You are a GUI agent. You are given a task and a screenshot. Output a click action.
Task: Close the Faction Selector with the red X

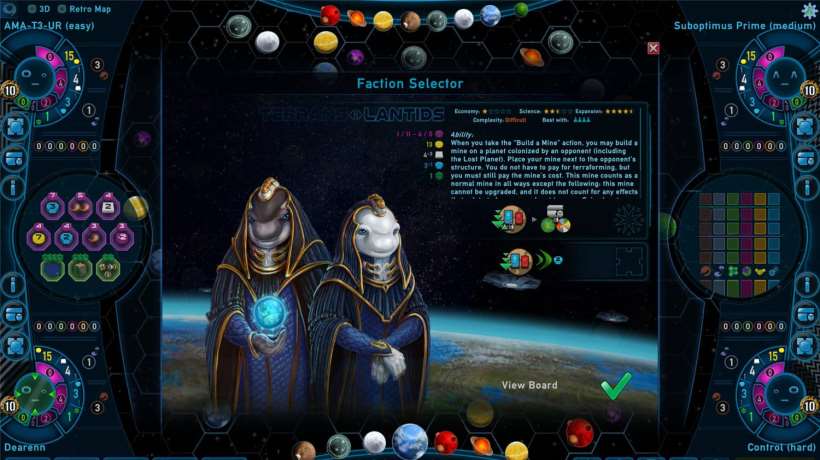click(653, 48)
